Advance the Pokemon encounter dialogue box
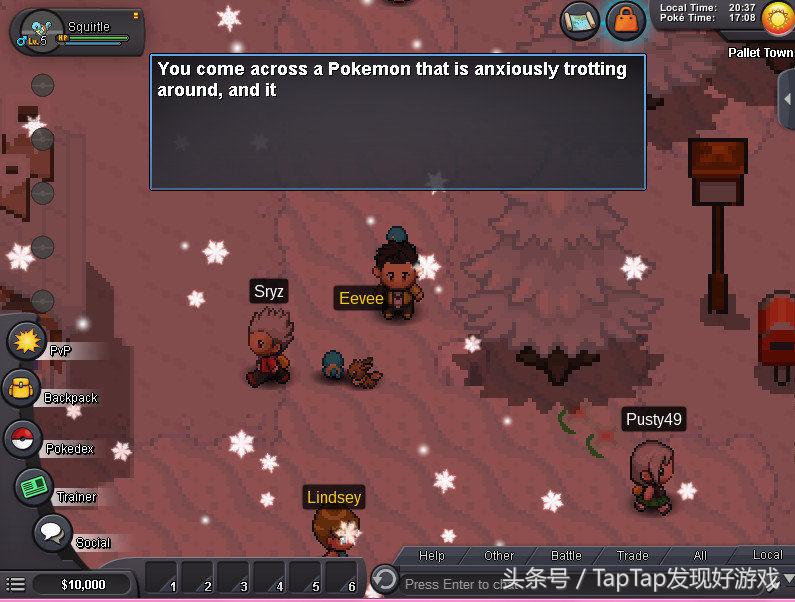795x602 pixels. tap(397, 122)
